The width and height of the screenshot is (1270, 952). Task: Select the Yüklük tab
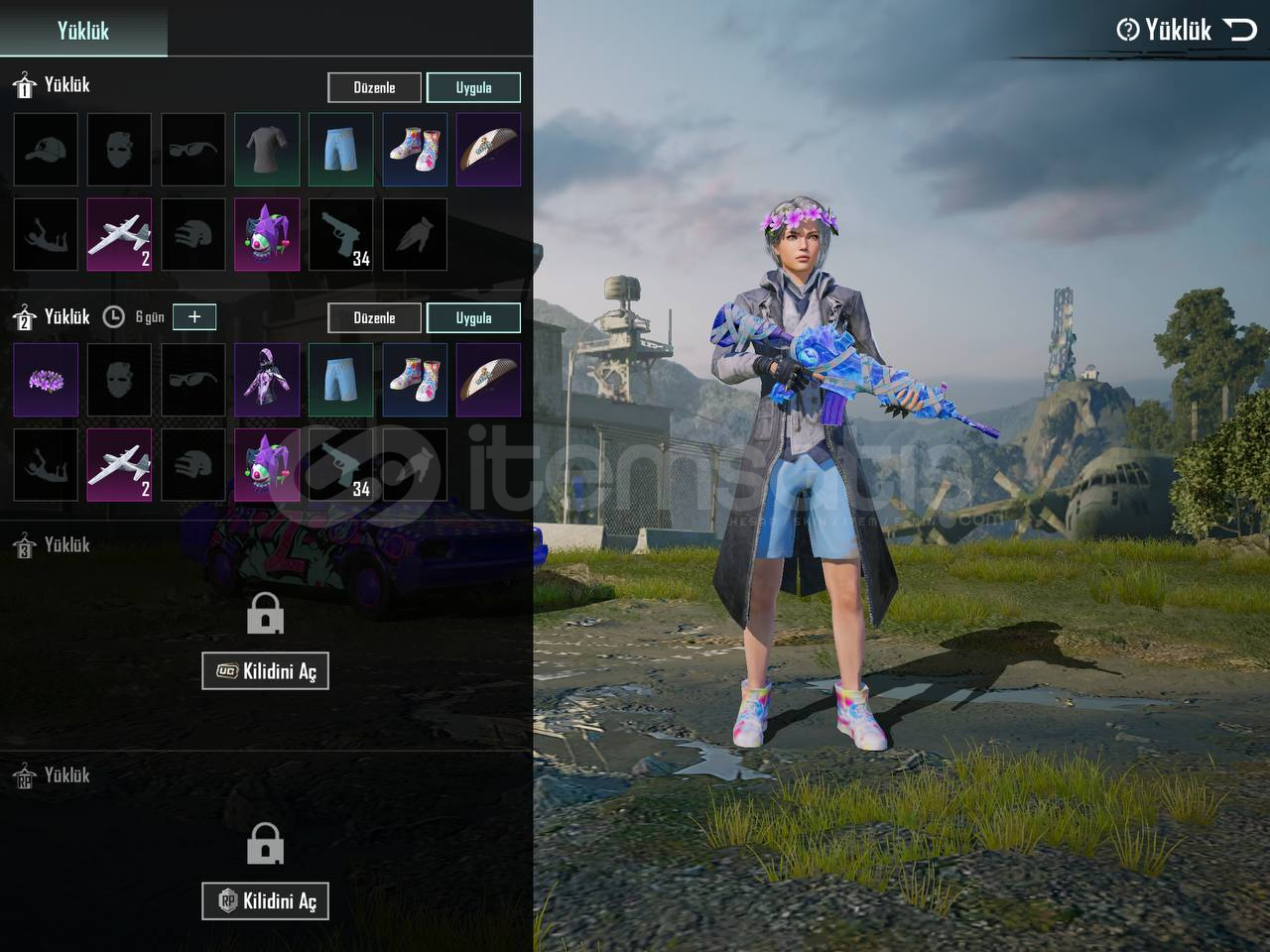(83, 30)
